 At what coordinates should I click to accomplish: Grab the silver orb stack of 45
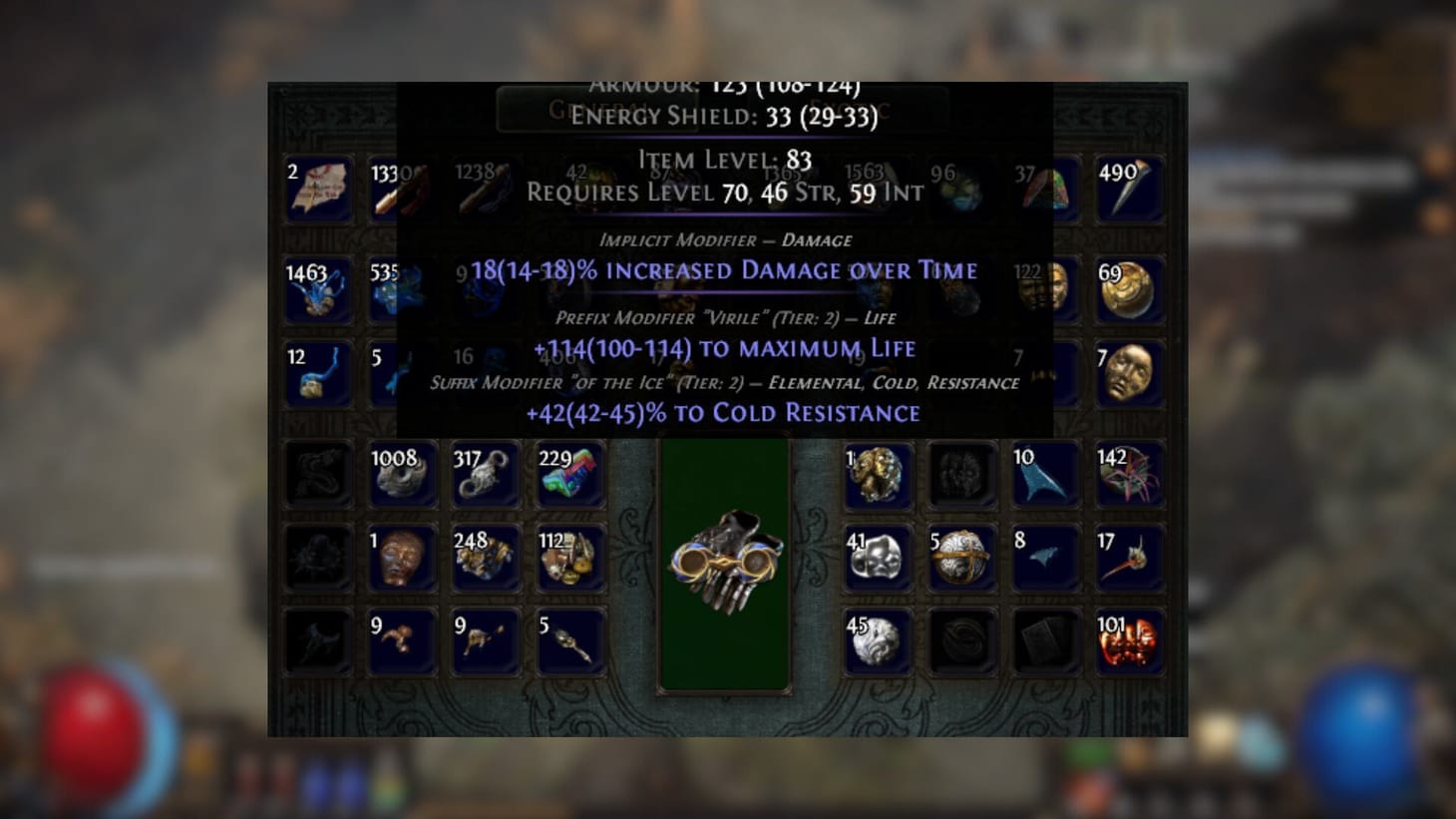878,640
